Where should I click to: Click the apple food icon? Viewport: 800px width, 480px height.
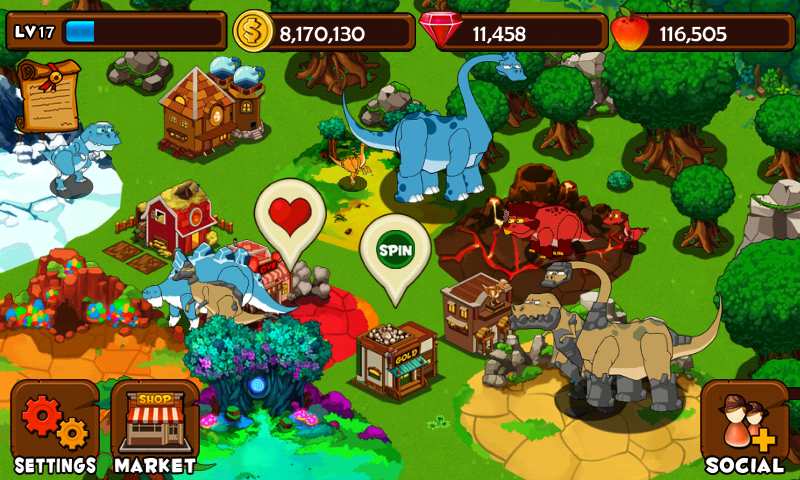tap(630, 33)
